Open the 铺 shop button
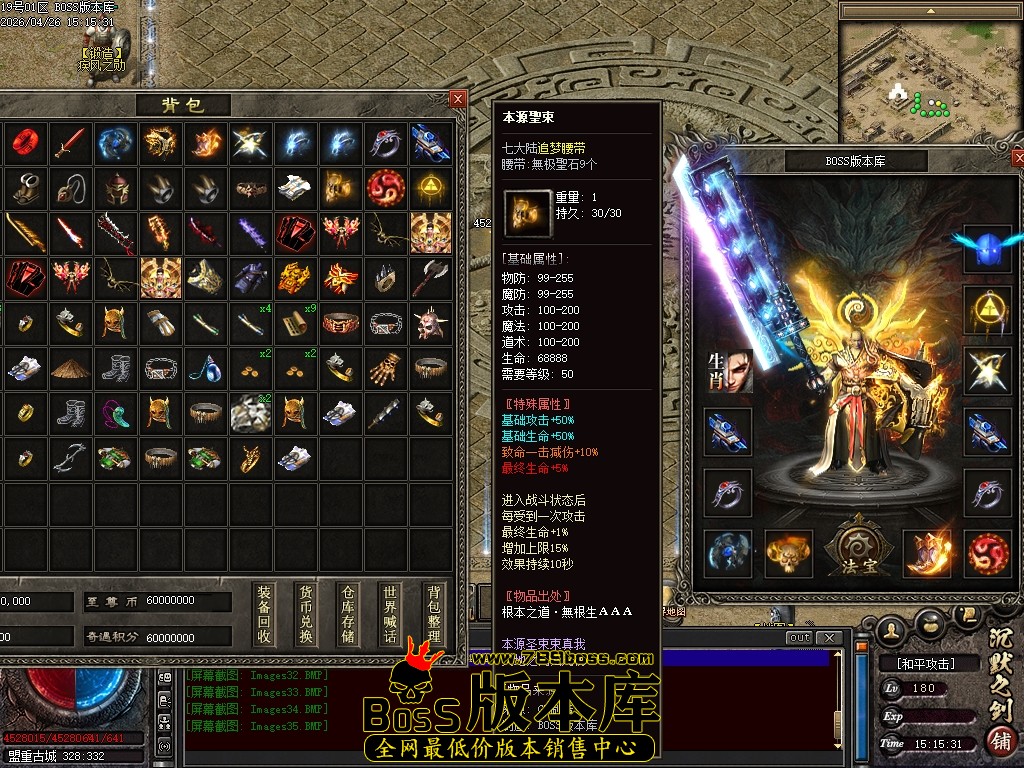Viewport: 1024px width, 768px height. coord(998,741)
